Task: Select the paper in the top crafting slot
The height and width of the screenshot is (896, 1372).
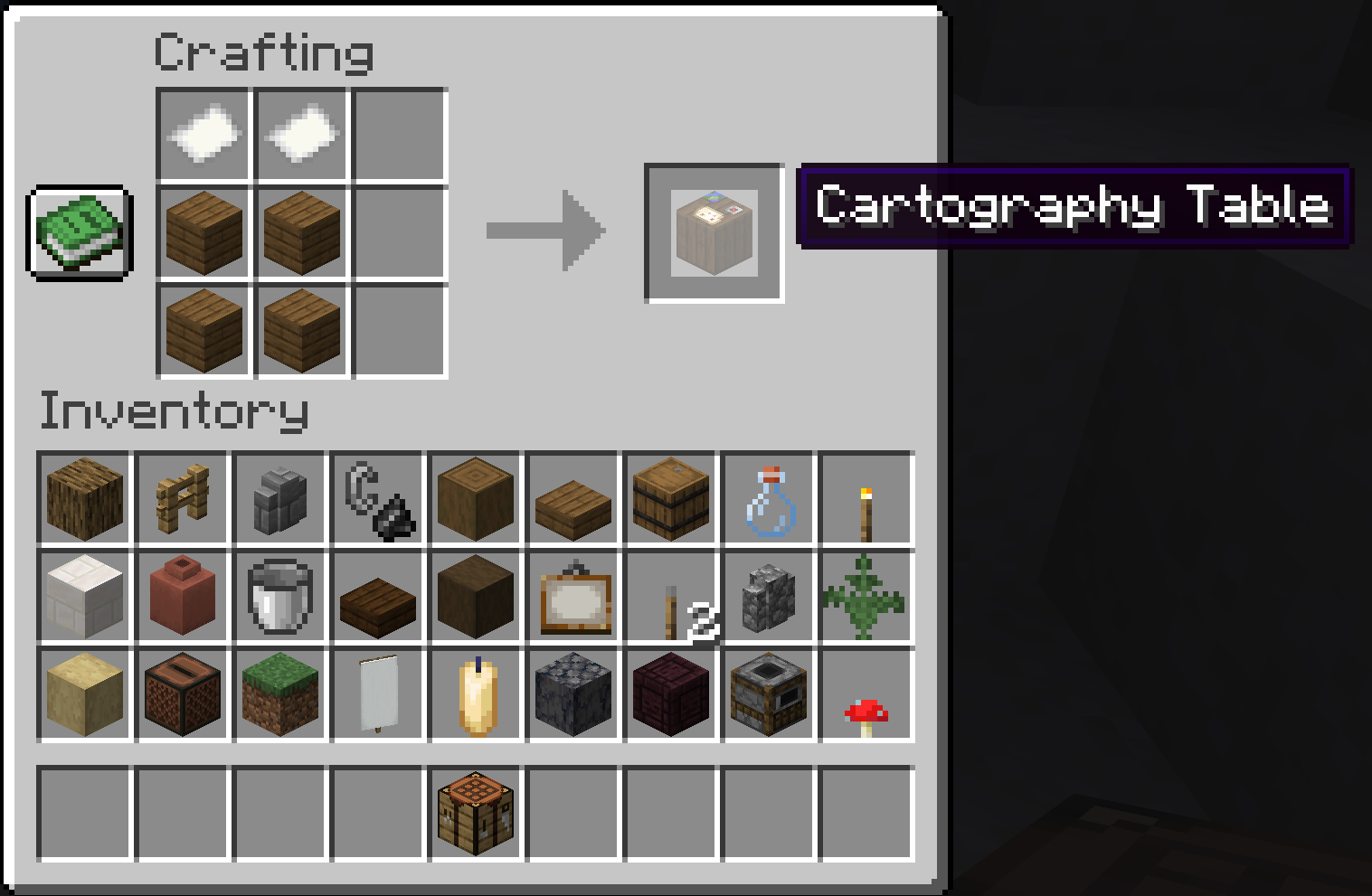Action: [203, 134]
